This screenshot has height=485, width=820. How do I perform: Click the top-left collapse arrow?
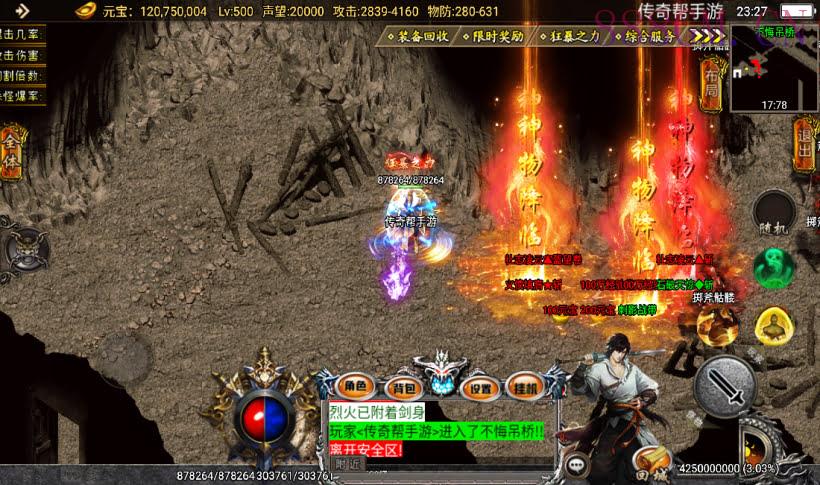point(22,11)
